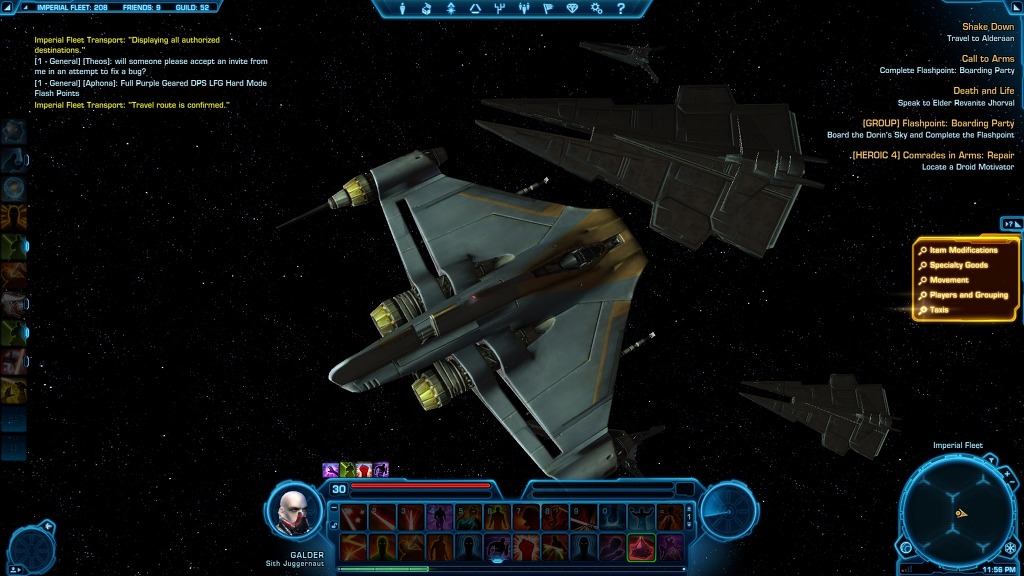Open the Preferences gear menu

pyautogui.click(x=597, y=9)
